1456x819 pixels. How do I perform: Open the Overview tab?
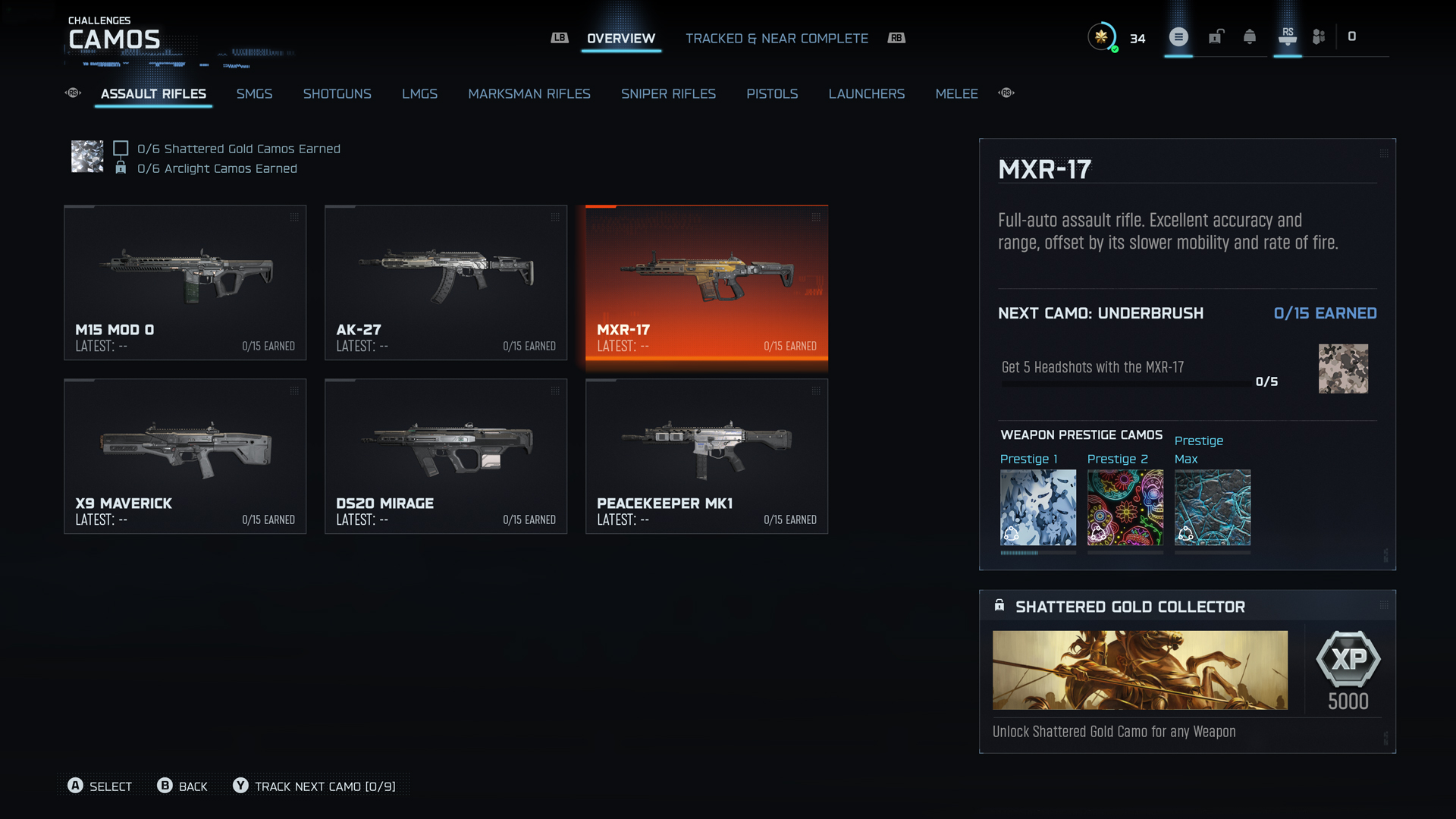click(x=620, y=39)
